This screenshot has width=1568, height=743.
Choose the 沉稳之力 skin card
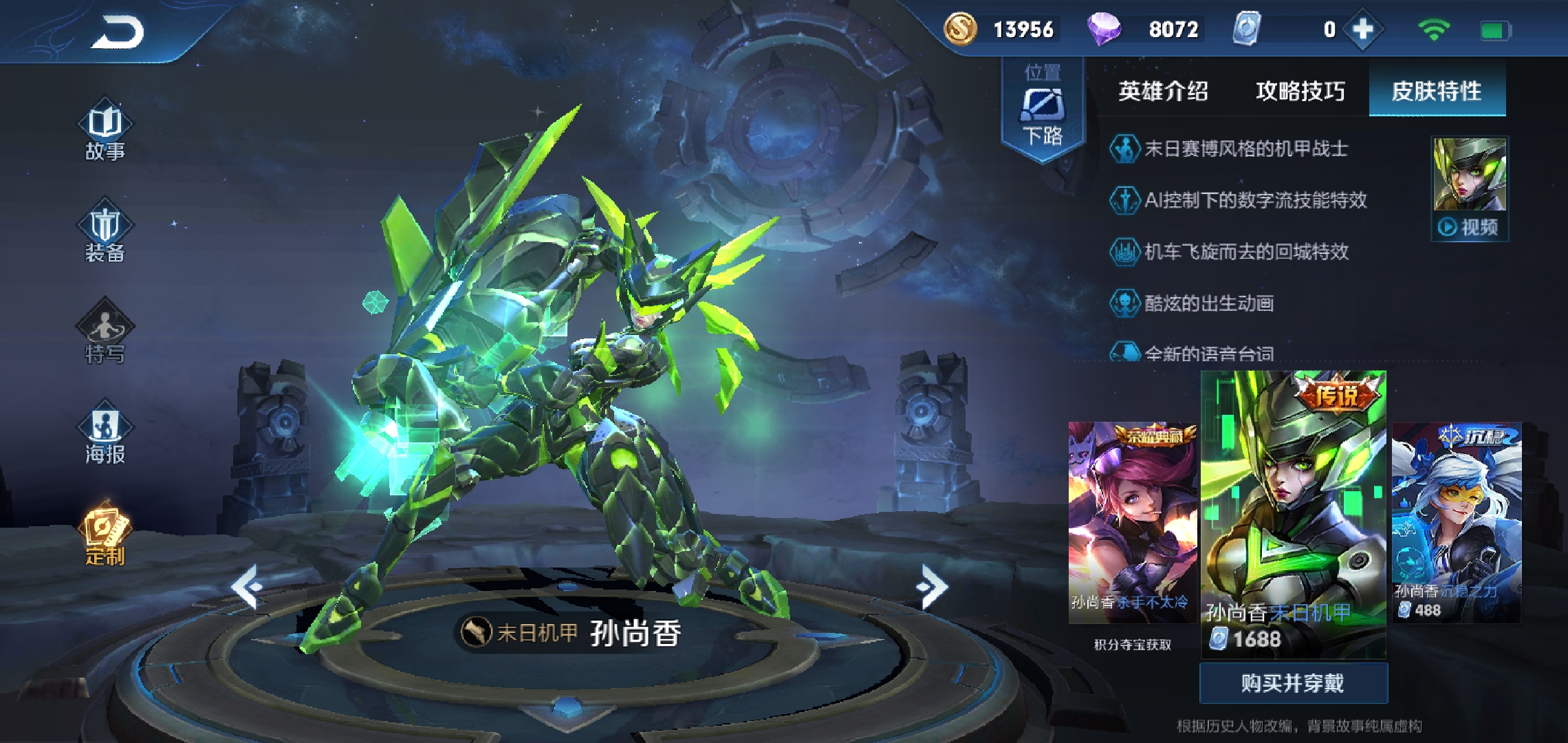click(x=1456, y=523)
